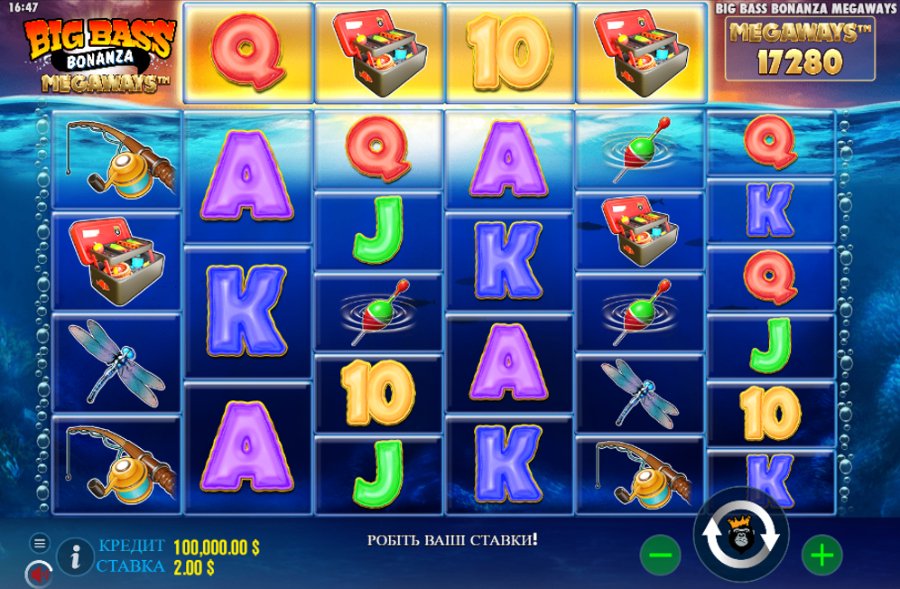Image resolution: width=900 pixels, height=589 pixels.
Task: Toggle the red sound speaker icon
Action: 39,575
